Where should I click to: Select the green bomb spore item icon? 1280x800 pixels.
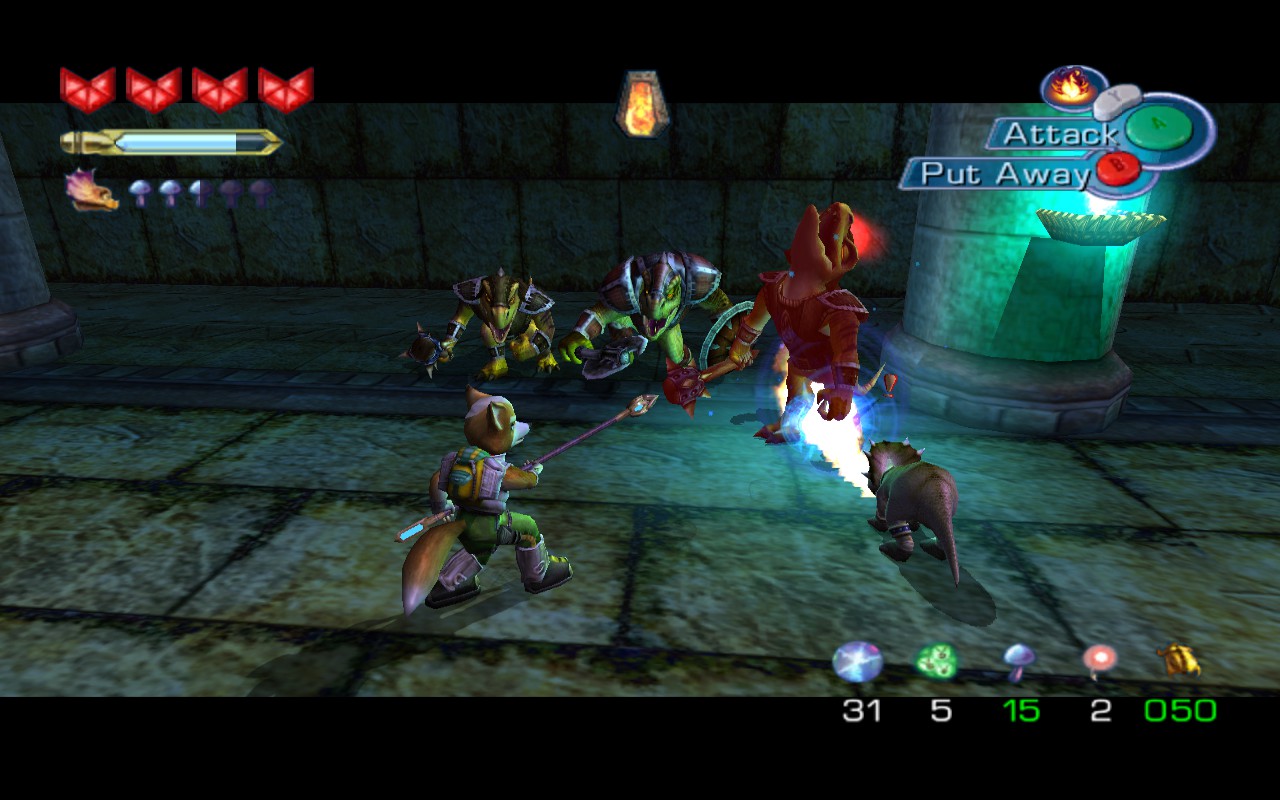pos(938,660)
